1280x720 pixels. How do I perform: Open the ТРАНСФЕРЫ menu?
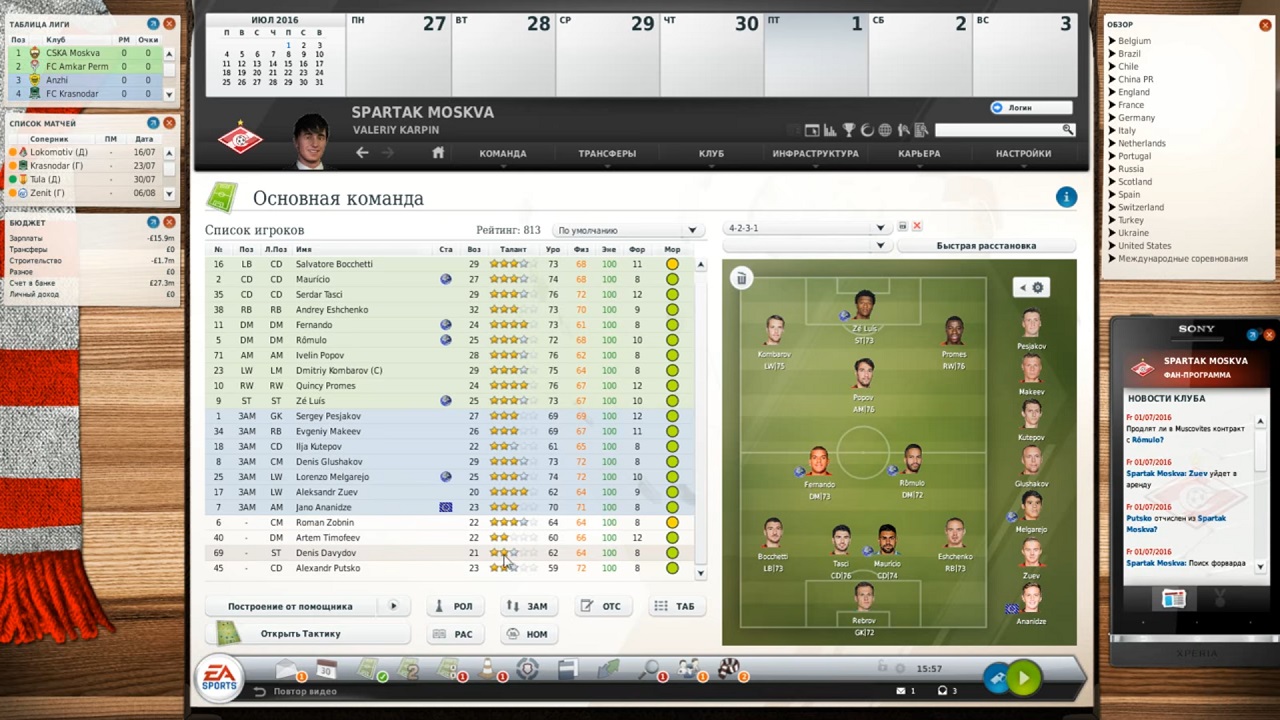click(607, 153)
